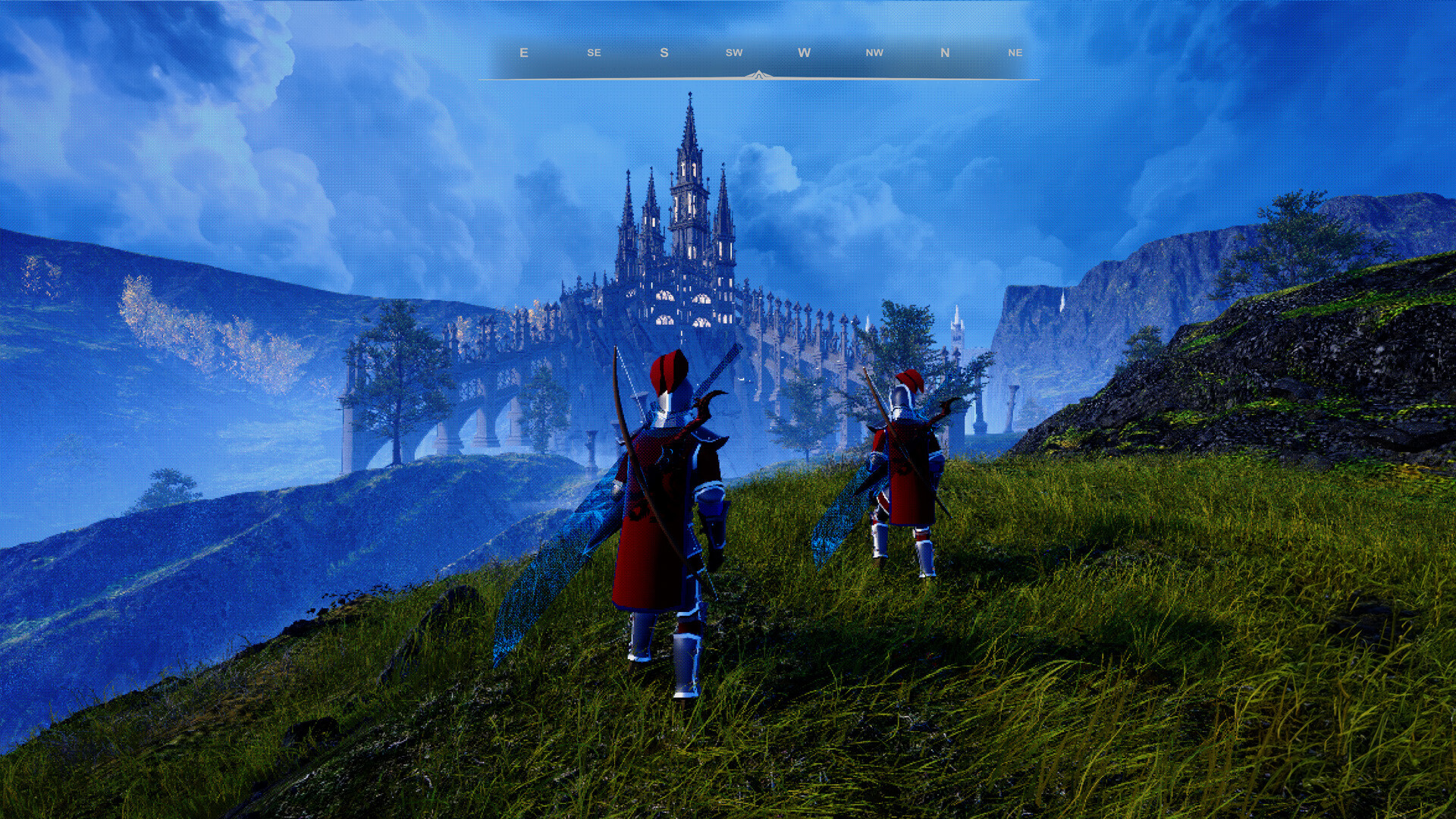Viewport: 1456px width, 819px height.
Task: Click the N marker on the compass
Action: click(x=944, y=53)
